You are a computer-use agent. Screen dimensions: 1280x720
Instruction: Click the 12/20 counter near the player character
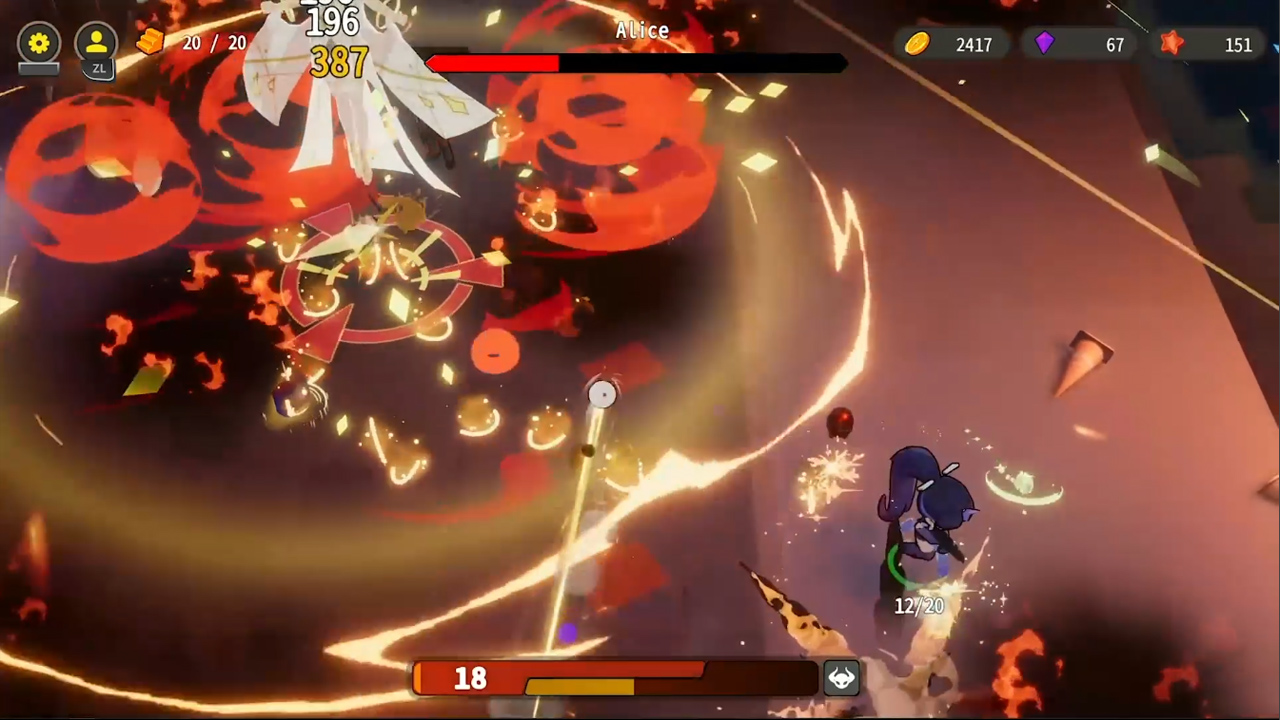click(x=917, y=605)
